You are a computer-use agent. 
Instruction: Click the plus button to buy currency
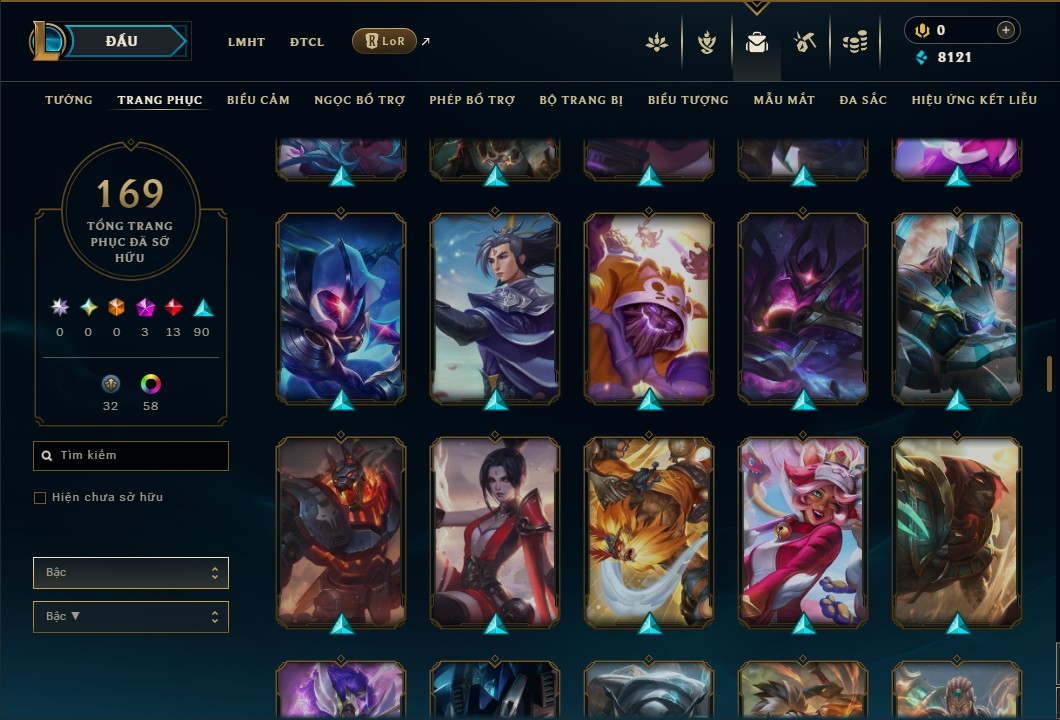(1005, 30)
